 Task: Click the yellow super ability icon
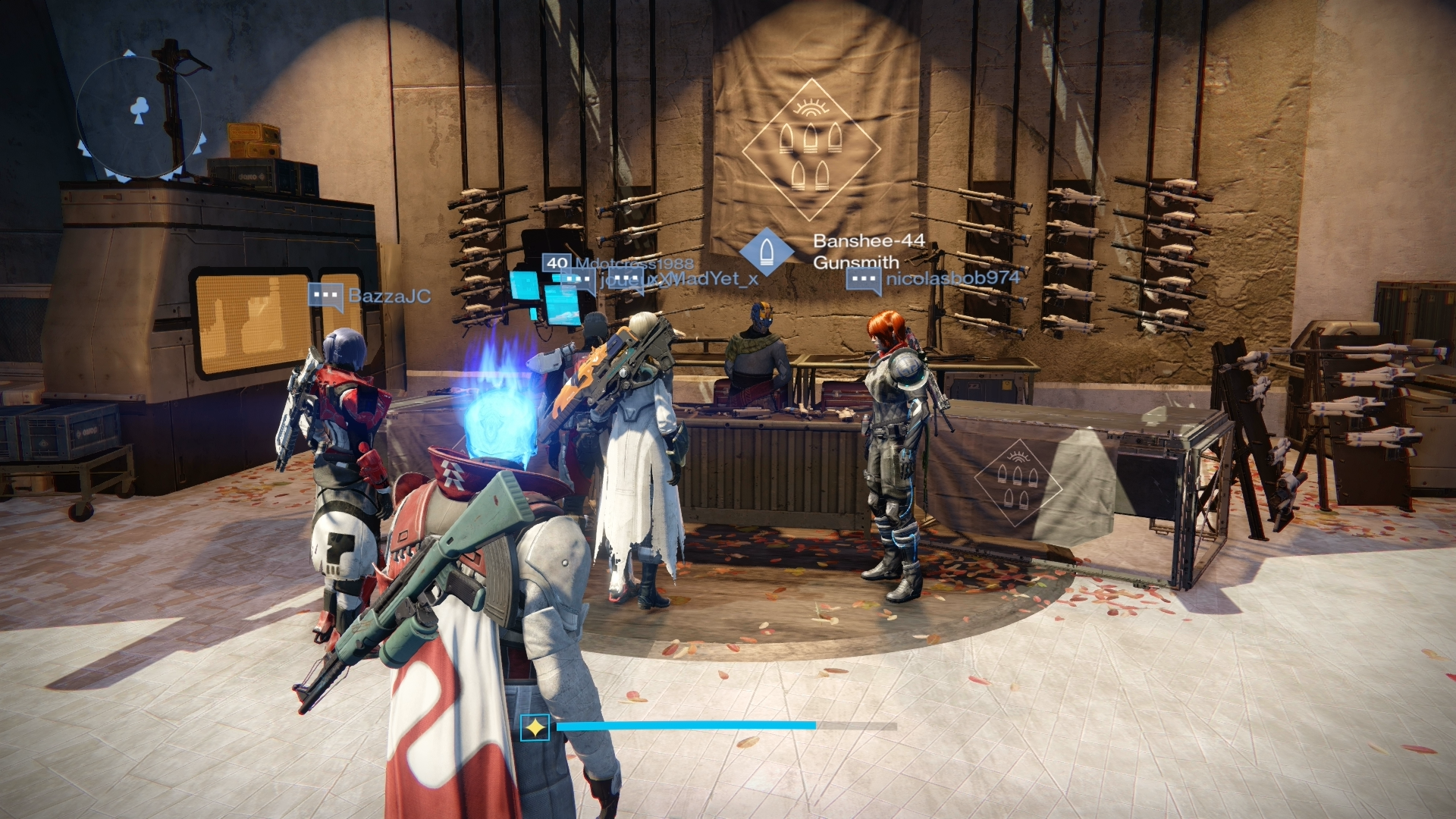(535, 728)
